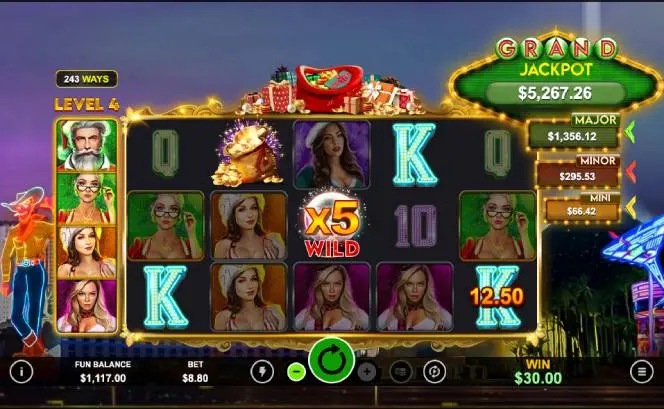This screenshot has width=664, height=409.
Task: Open the autoplay spin settings
Action: [x=434, y=372]
